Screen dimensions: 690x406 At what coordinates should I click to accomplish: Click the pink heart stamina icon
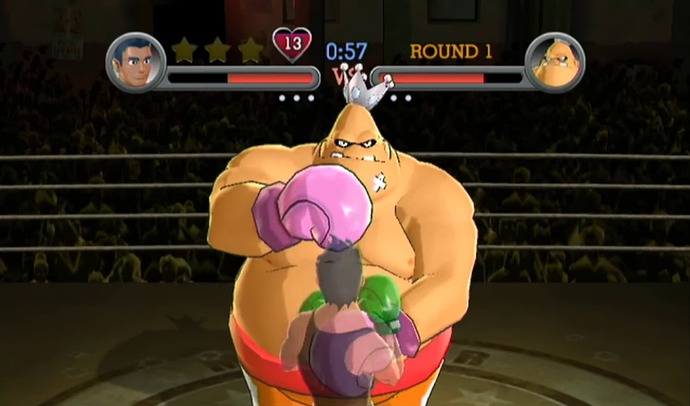point(291,44)
